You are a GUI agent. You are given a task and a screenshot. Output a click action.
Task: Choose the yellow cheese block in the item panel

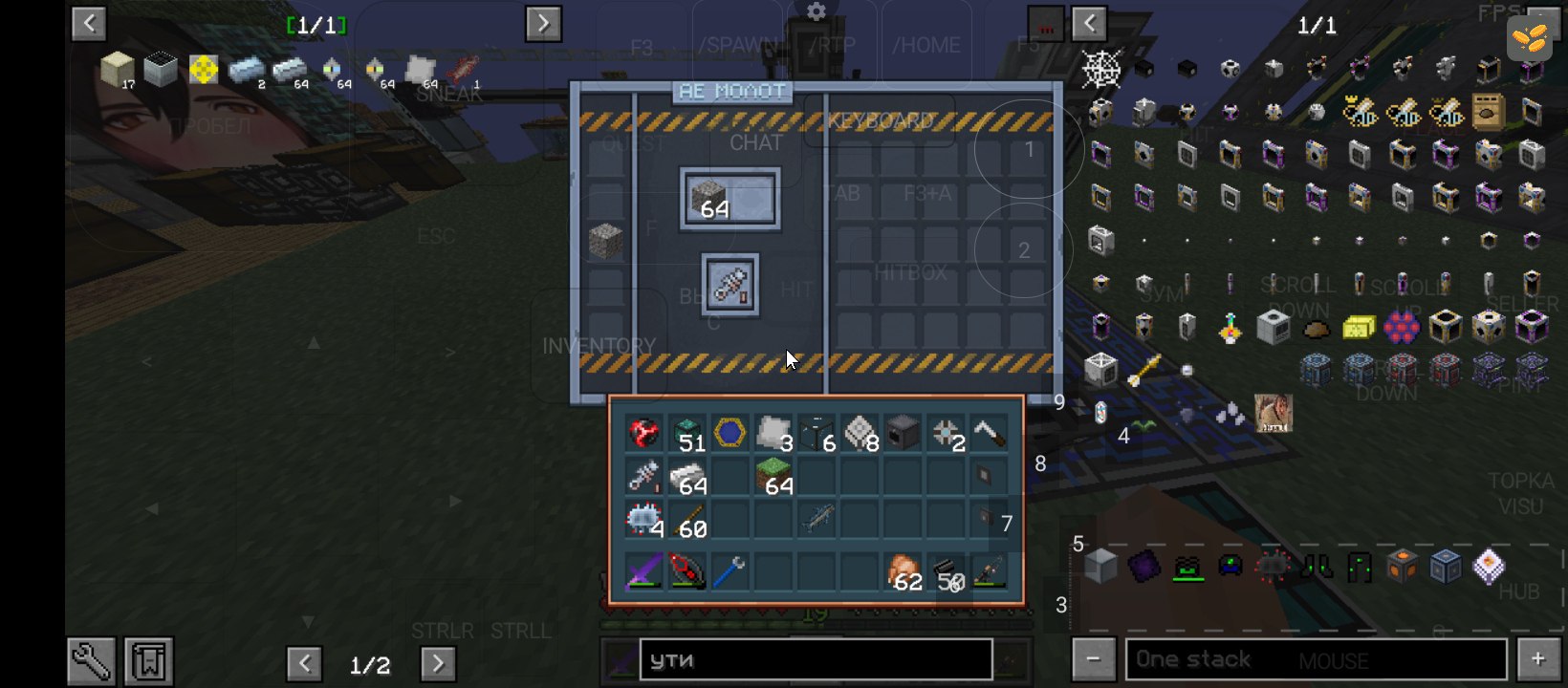[1359, 328]
